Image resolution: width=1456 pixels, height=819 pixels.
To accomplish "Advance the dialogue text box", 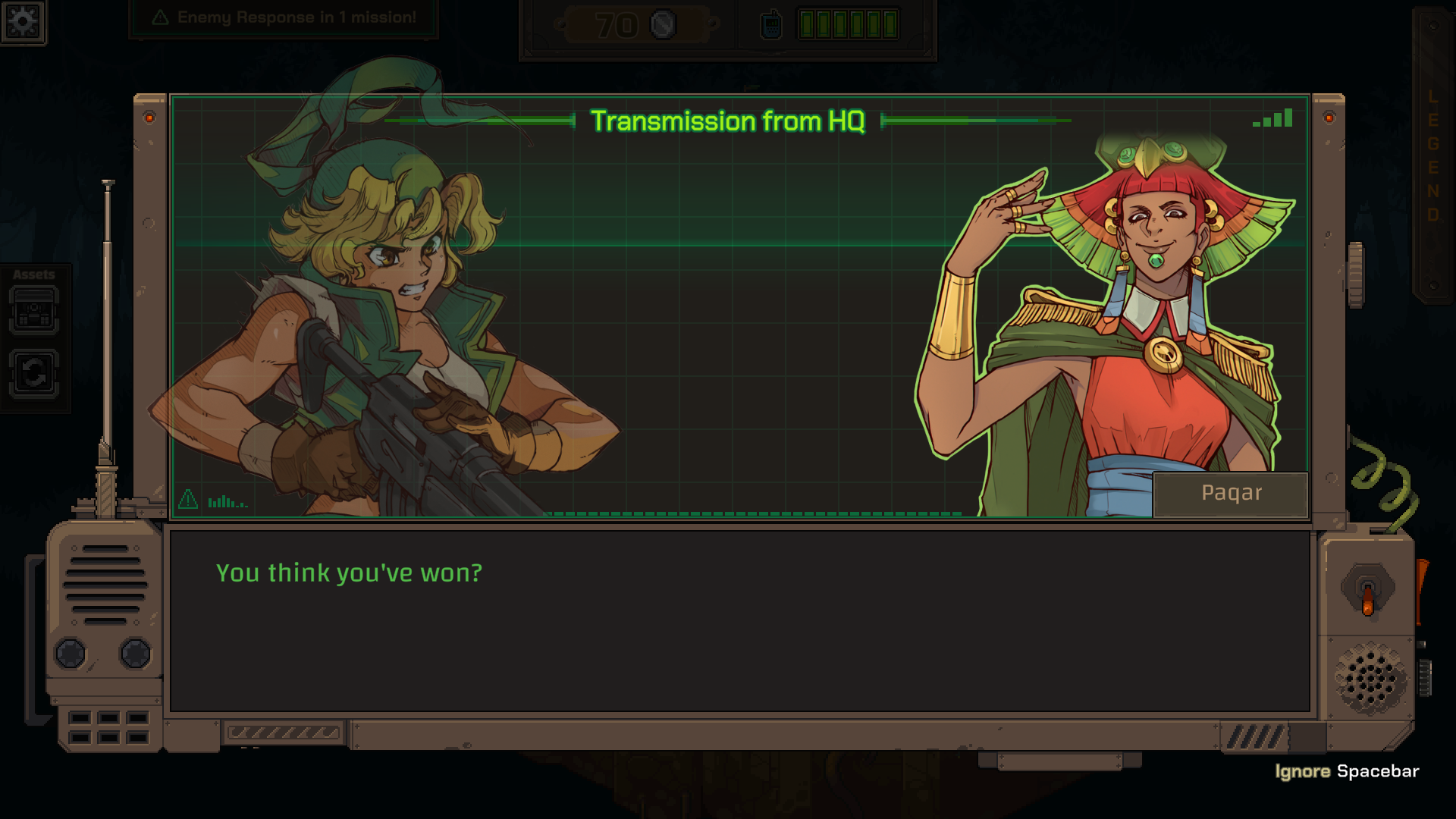I will pos(739,620).
